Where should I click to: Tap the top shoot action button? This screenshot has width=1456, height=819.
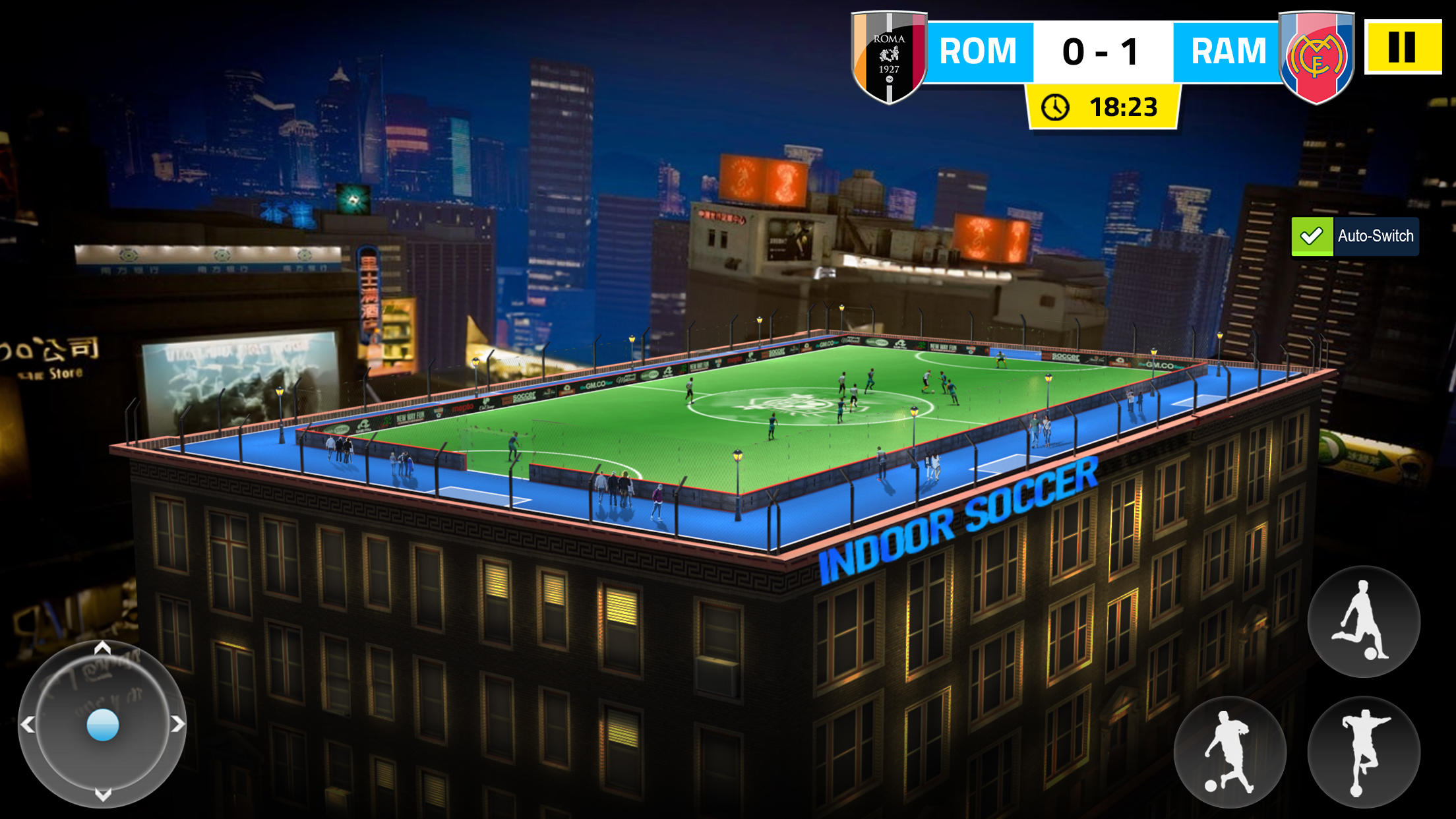point(1362,625)
